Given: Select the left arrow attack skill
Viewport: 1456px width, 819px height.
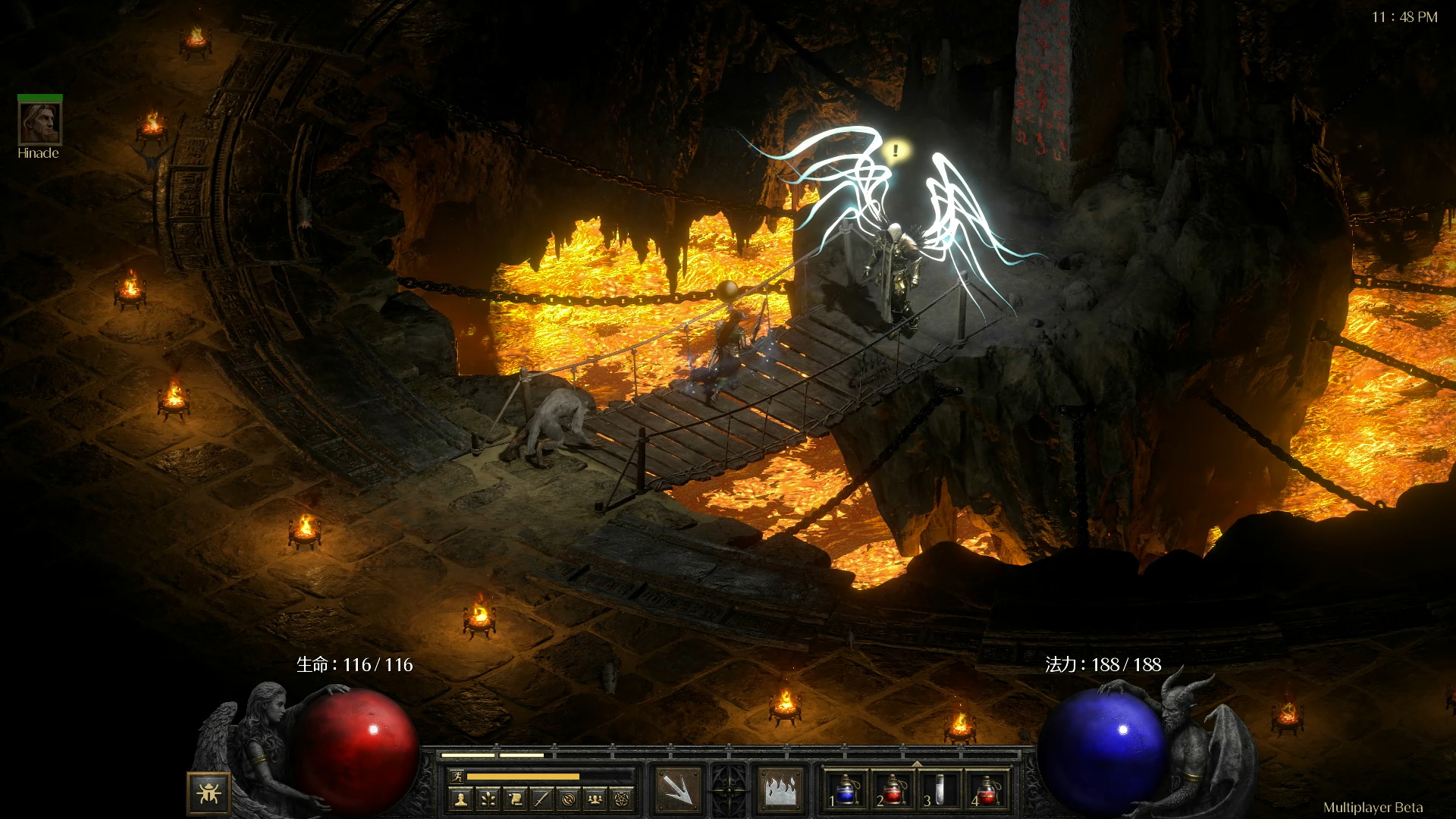Looking at the screenshot, I should pyautogui.click(x=677, y=790).
